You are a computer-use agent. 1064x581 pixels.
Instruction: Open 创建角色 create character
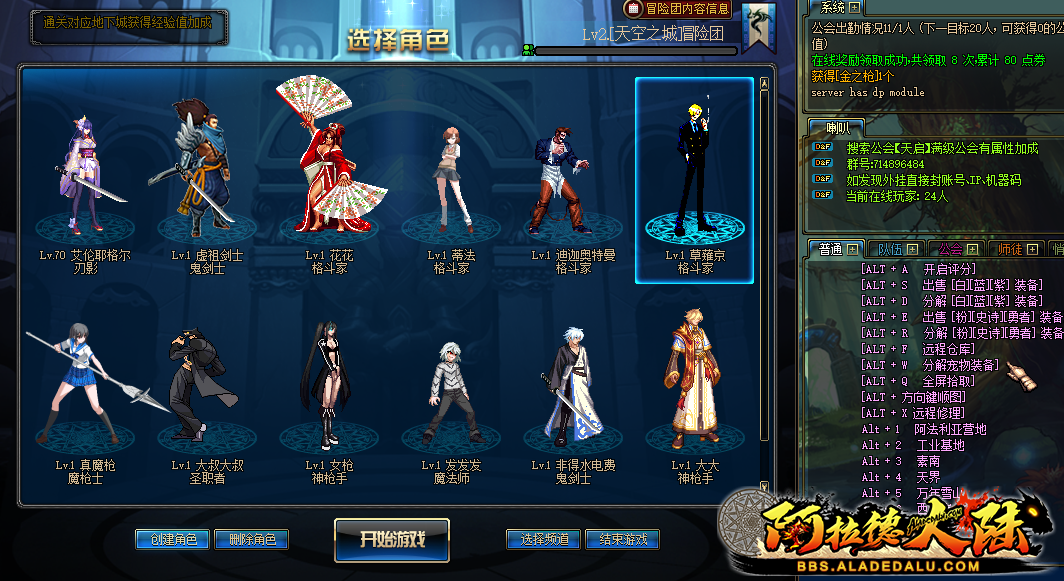tap(172, 539)
